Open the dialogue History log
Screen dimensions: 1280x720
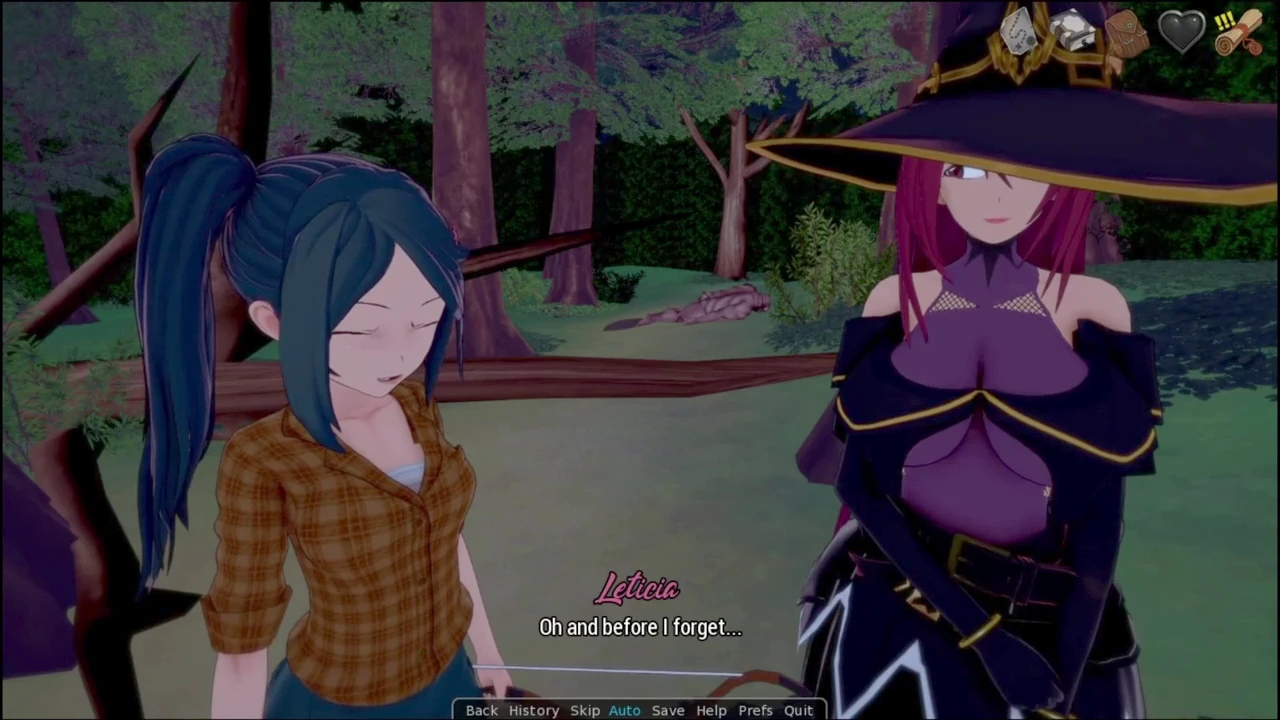point(533,710)
